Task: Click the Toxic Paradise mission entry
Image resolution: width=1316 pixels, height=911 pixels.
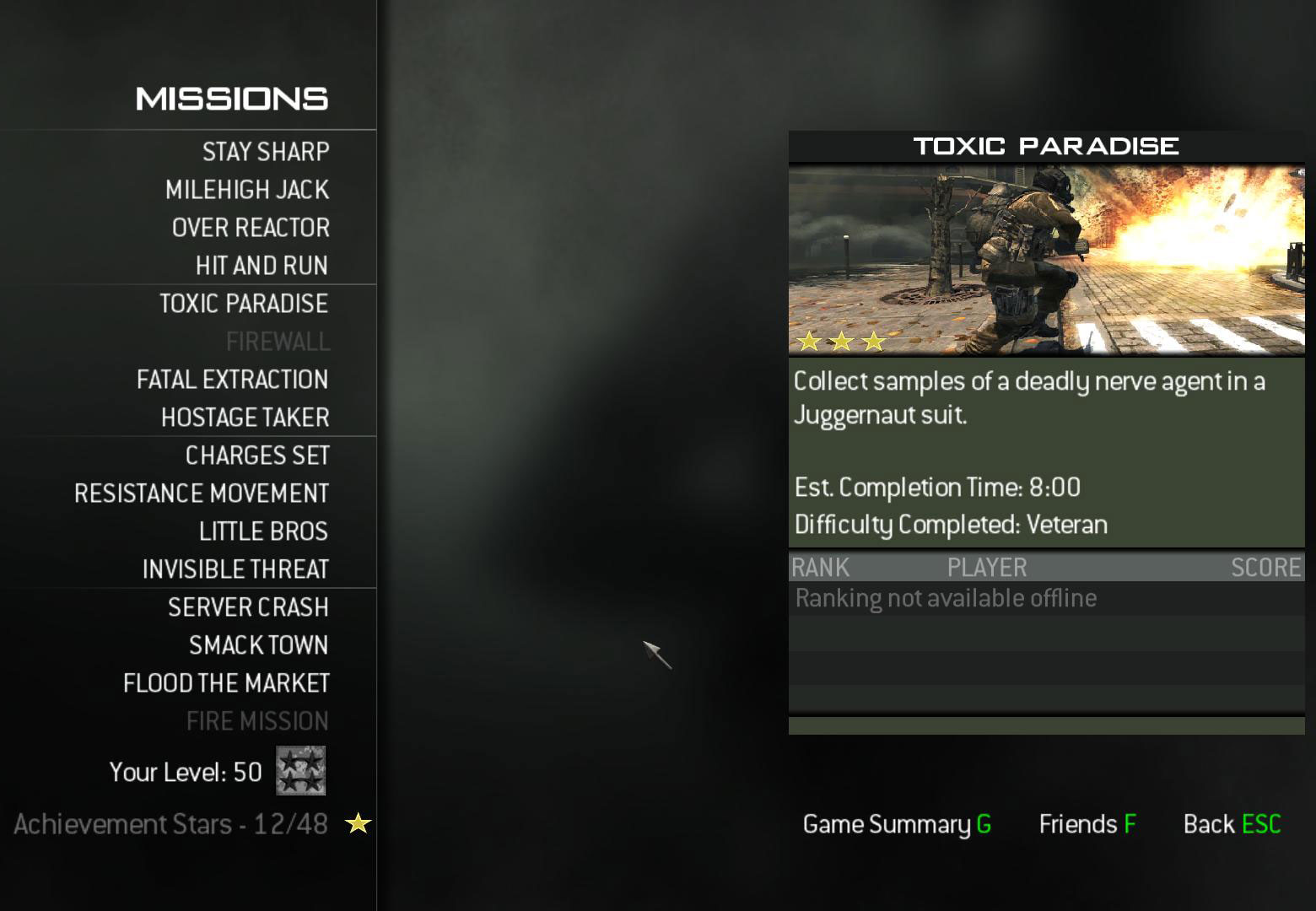Action: point(244,304)
